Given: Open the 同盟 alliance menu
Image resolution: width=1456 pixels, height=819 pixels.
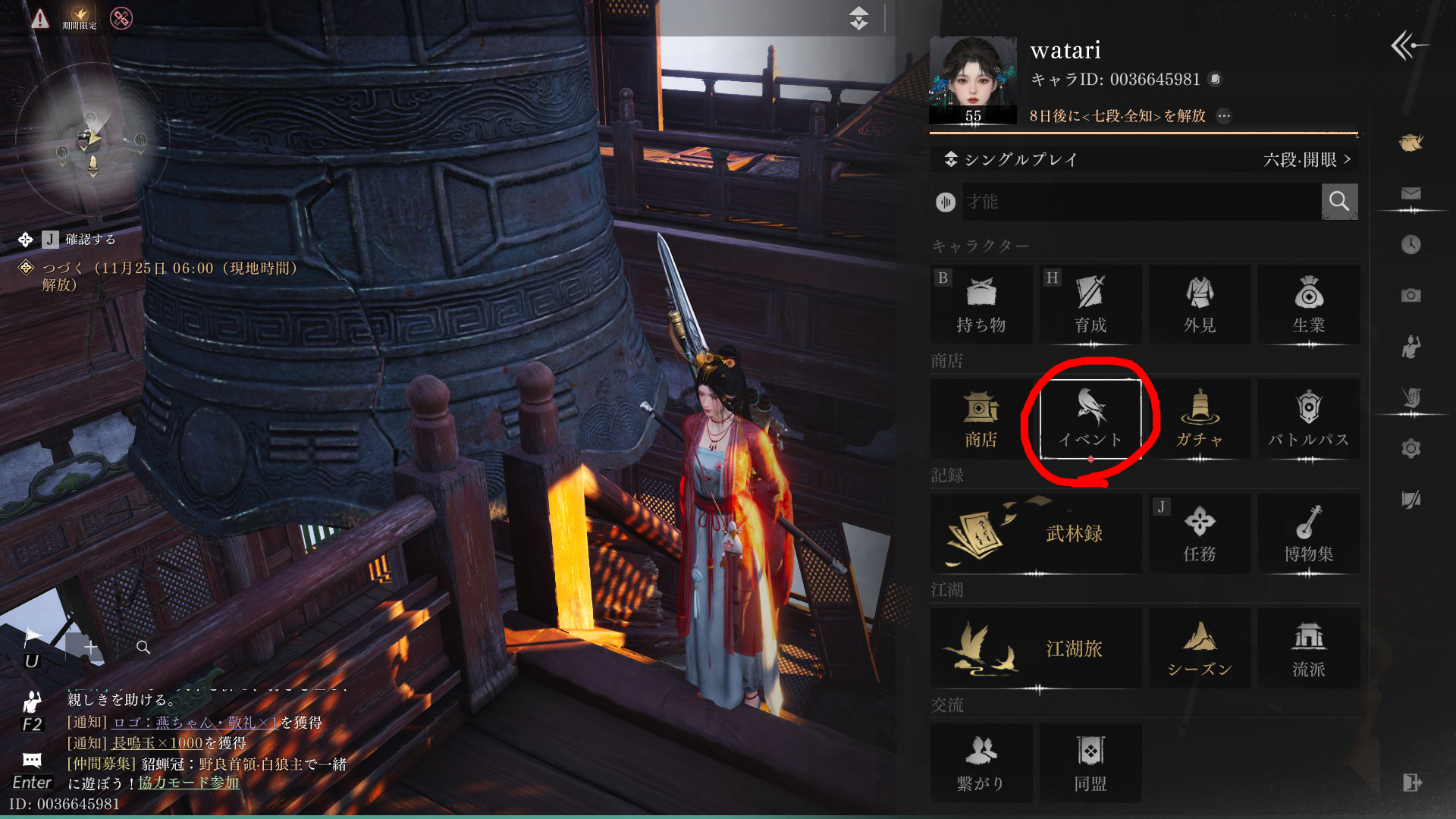Looking at the screenshot, I should coord(1090,763).
